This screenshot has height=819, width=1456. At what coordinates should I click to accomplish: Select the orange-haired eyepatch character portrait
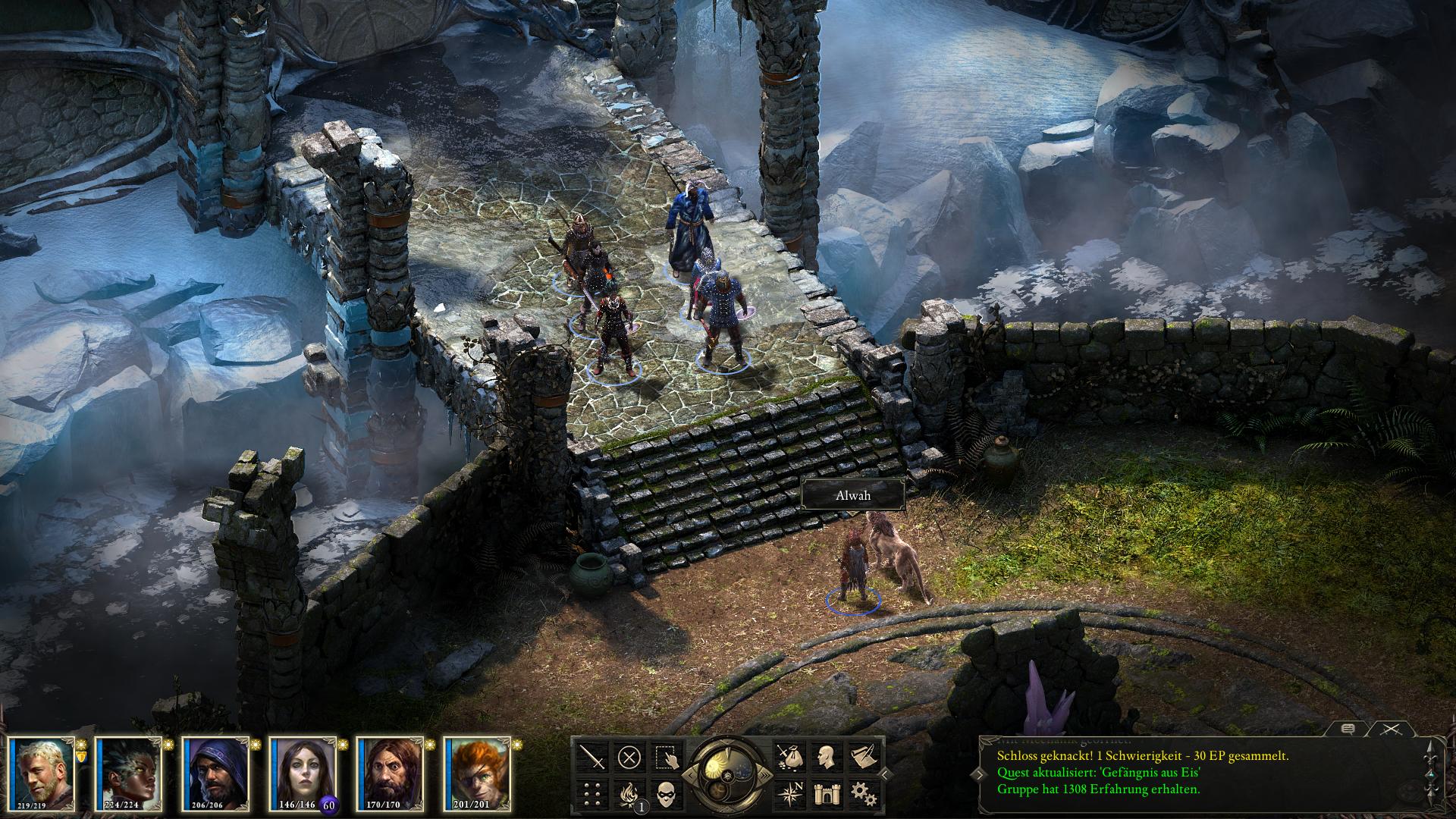pyautogui.click(x=477, y=773)
